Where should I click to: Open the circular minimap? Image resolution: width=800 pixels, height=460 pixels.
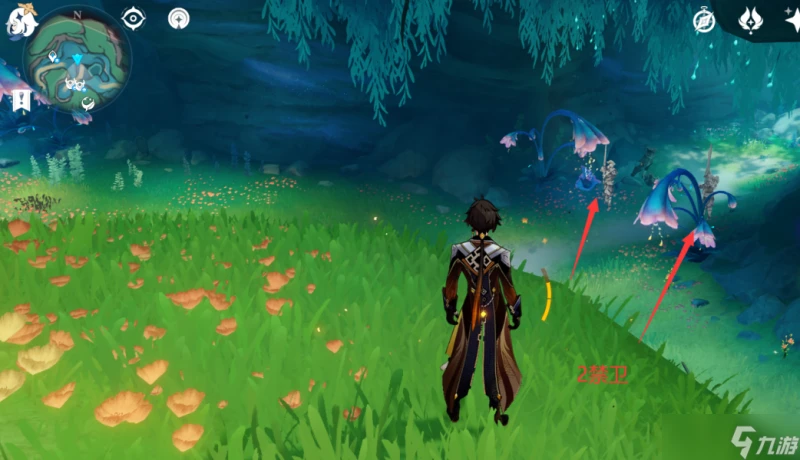[77, 62]
